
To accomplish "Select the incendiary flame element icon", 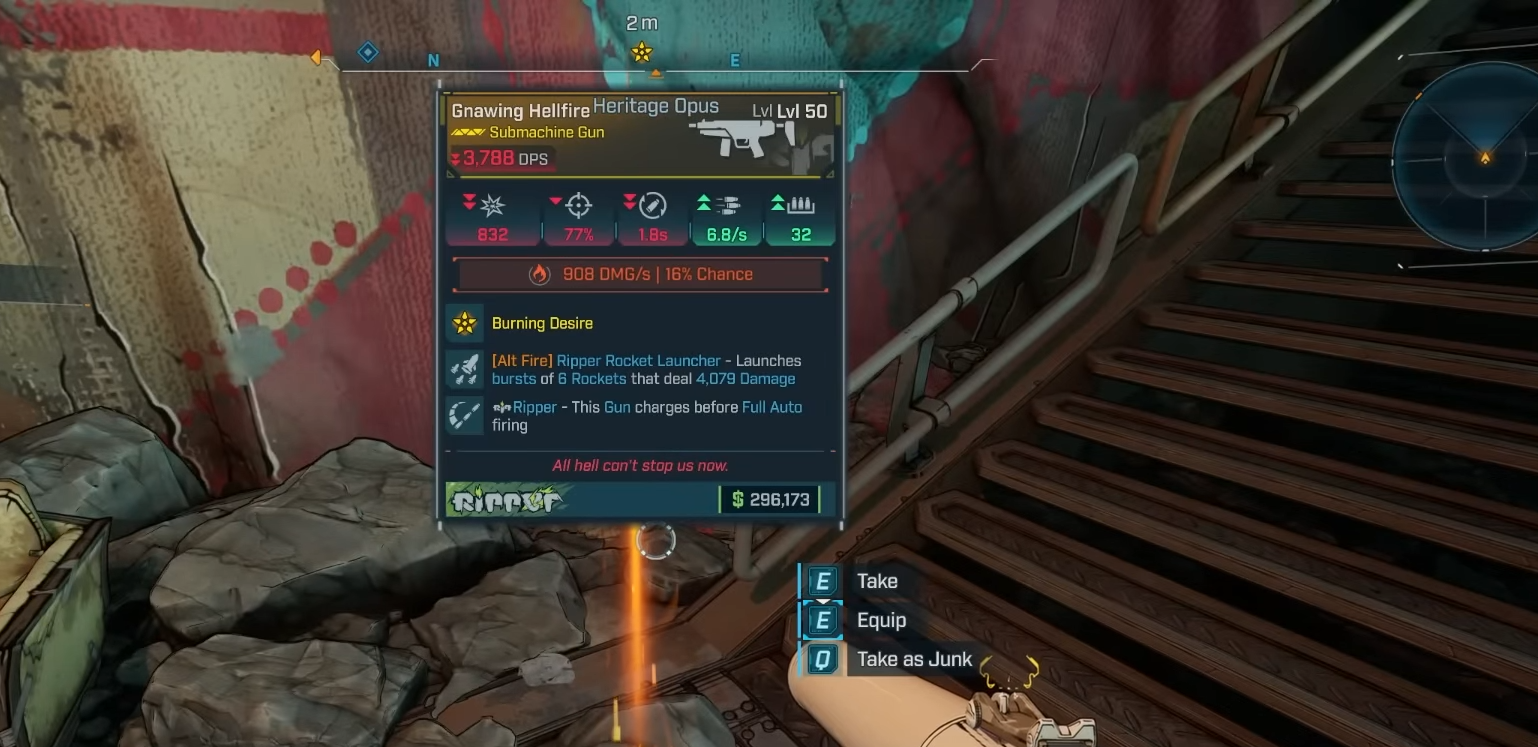I will click(x=540, y=274).
